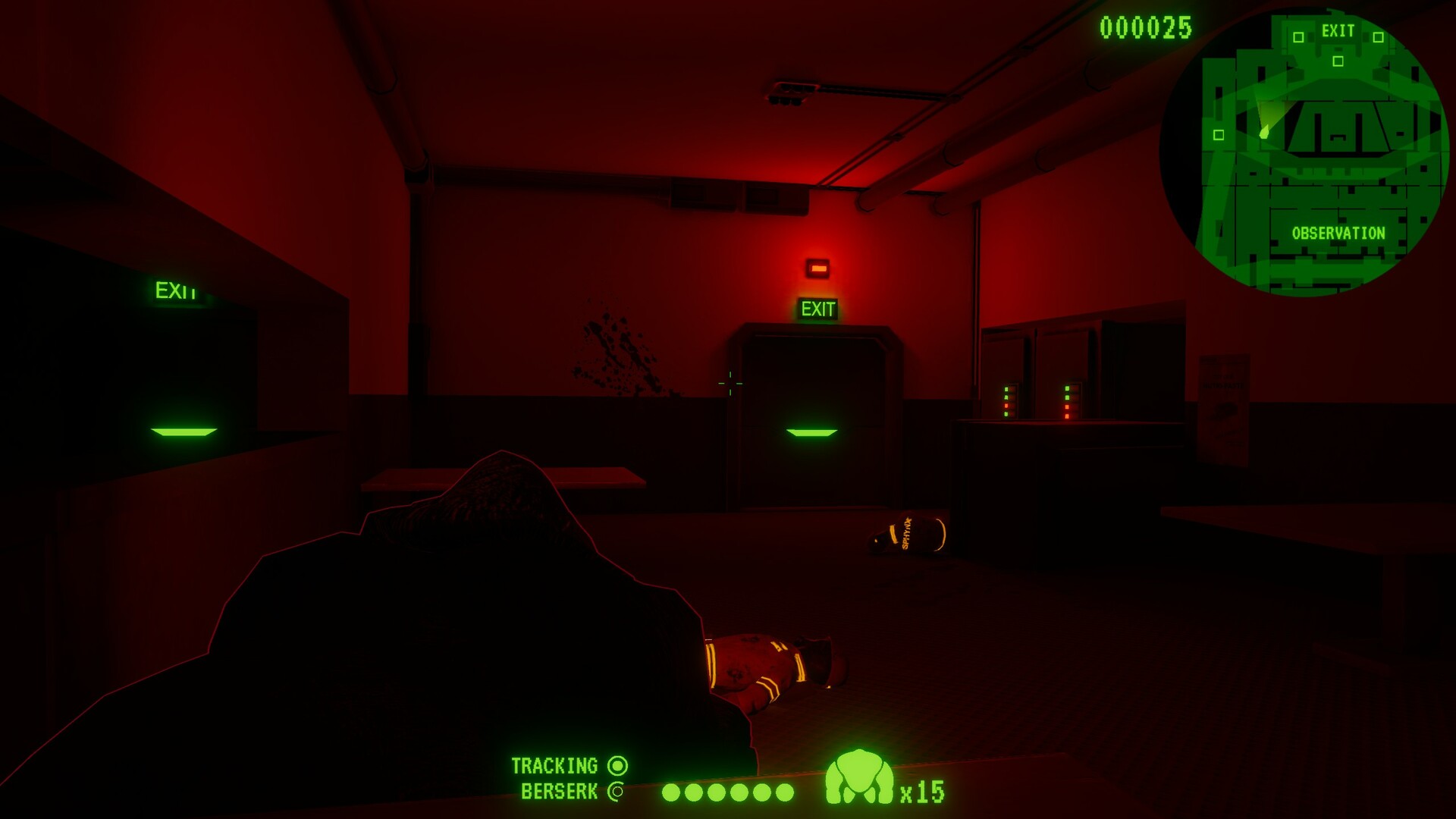The image size is (1456, 819).
Task: Select the EXIT label on the minimap
Action: click(x=1338, y=31)
